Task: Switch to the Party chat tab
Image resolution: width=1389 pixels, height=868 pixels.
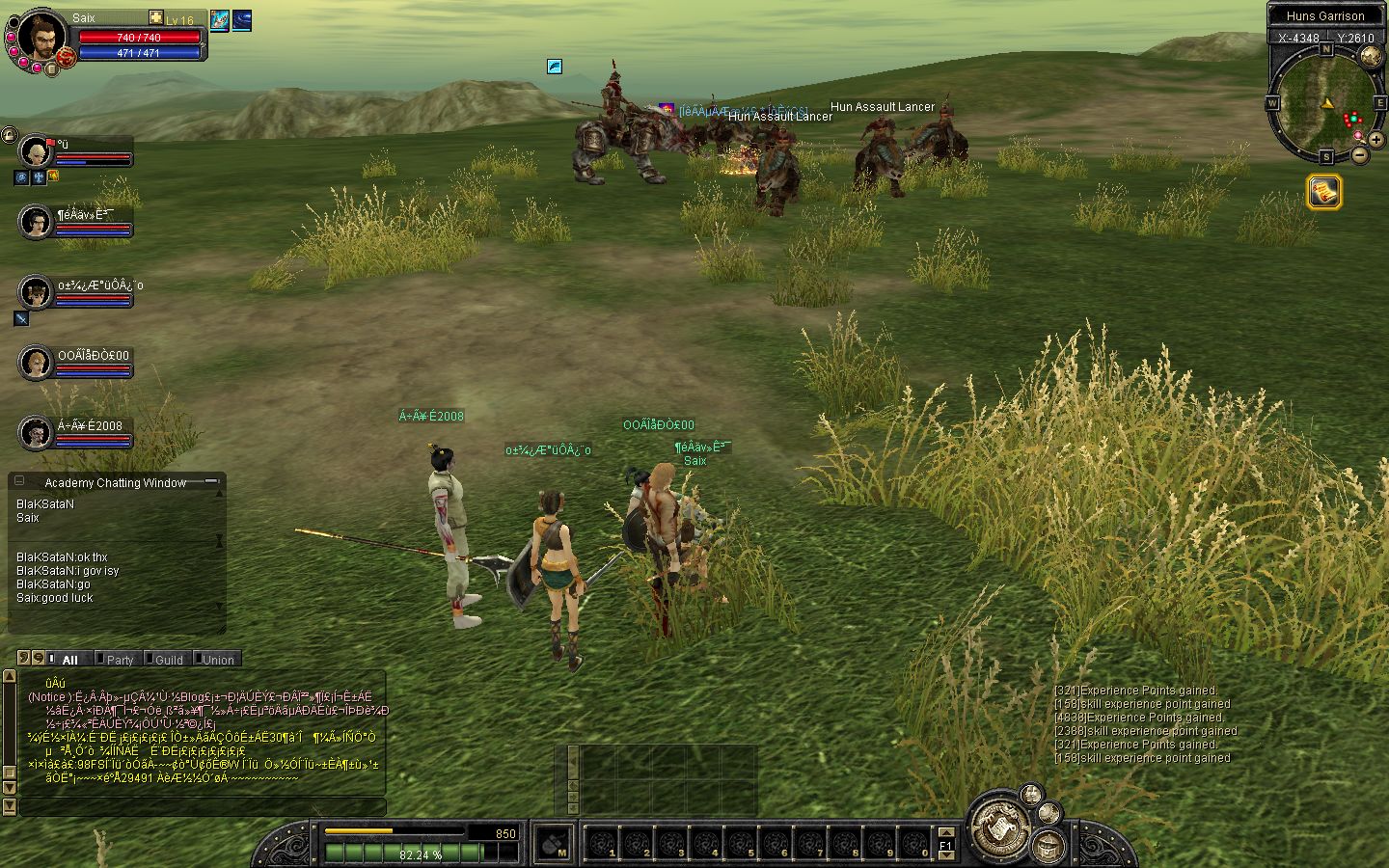Action: (x=119, y=660)
